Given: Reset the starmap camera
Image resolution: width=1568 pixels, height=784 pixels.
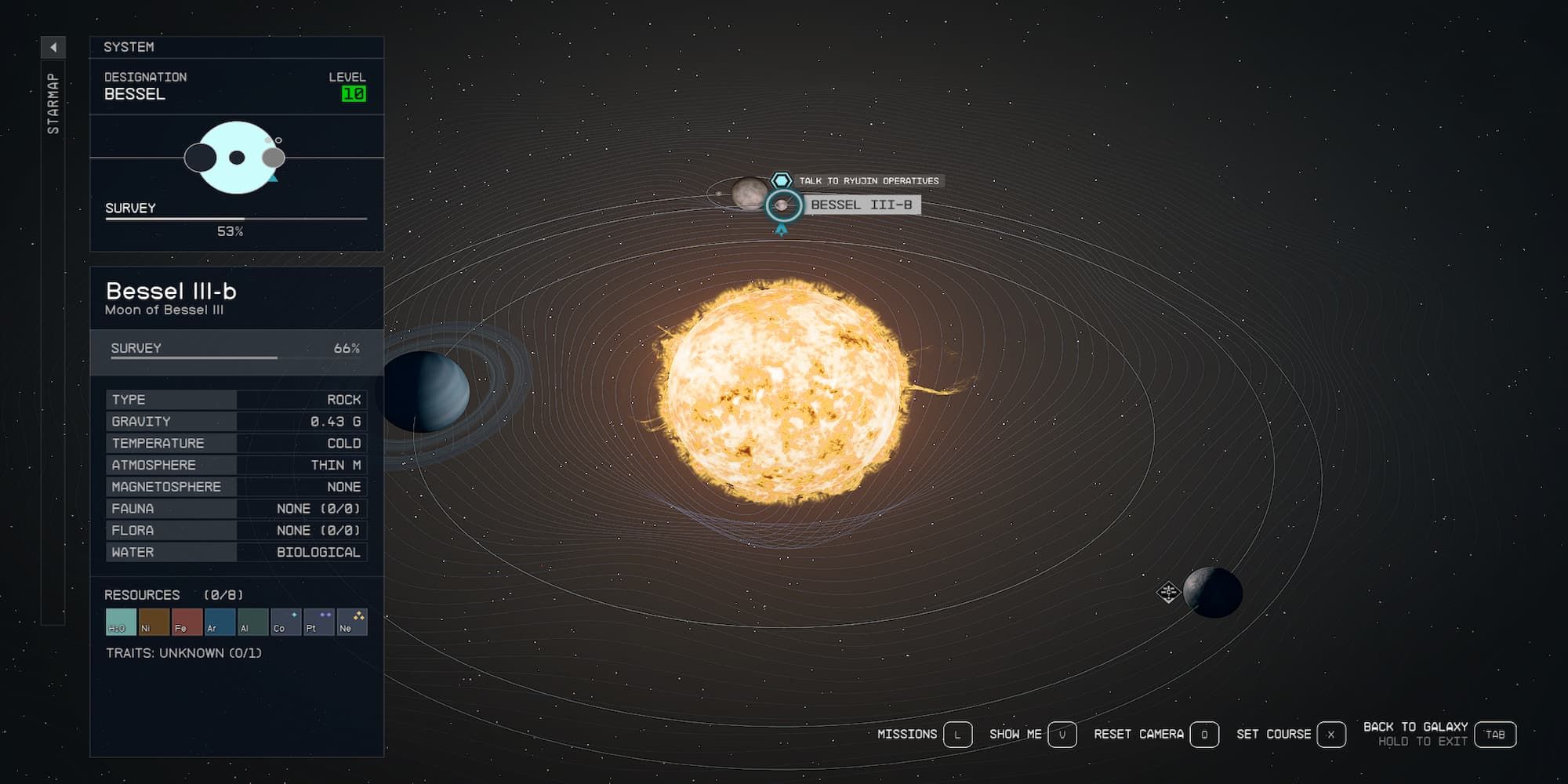Looking at the screenshot, I should (x=1204, y=735).
